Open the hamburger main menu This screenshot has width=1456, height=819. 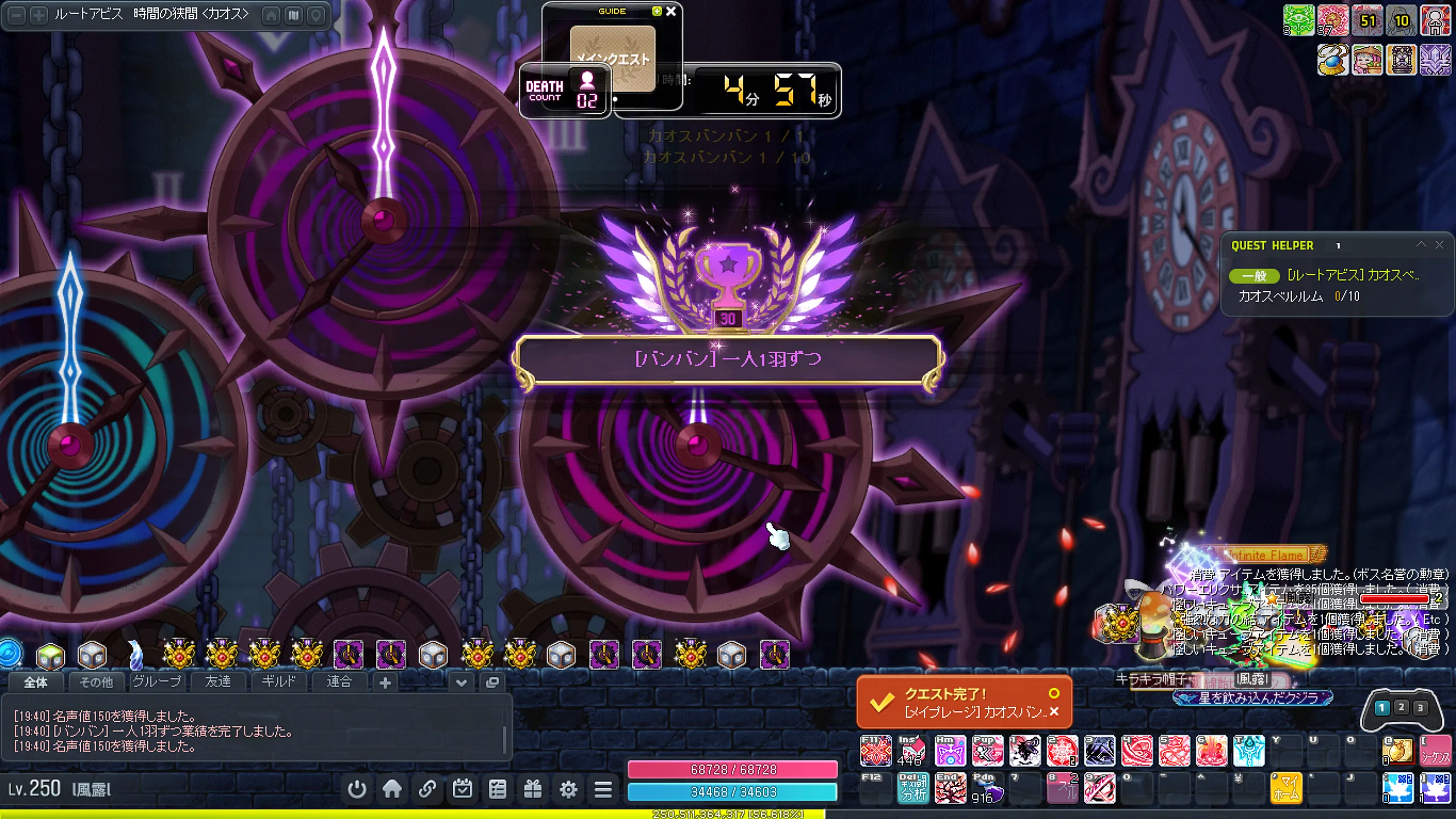(x=603, y=789)
